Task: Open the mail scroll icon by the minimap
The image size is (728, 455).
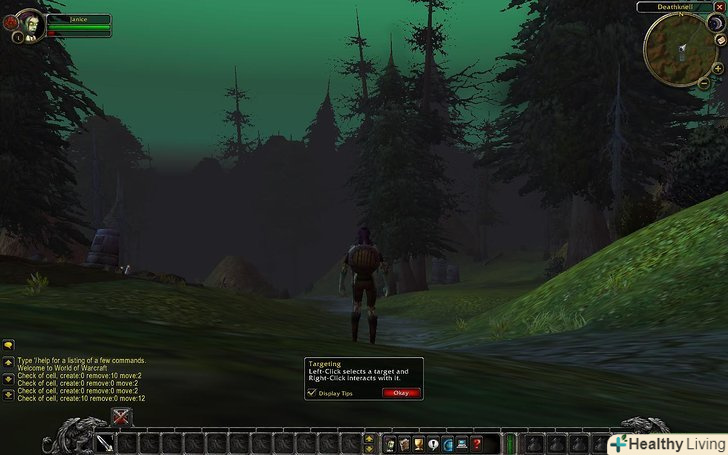Action: pos(720,39)
